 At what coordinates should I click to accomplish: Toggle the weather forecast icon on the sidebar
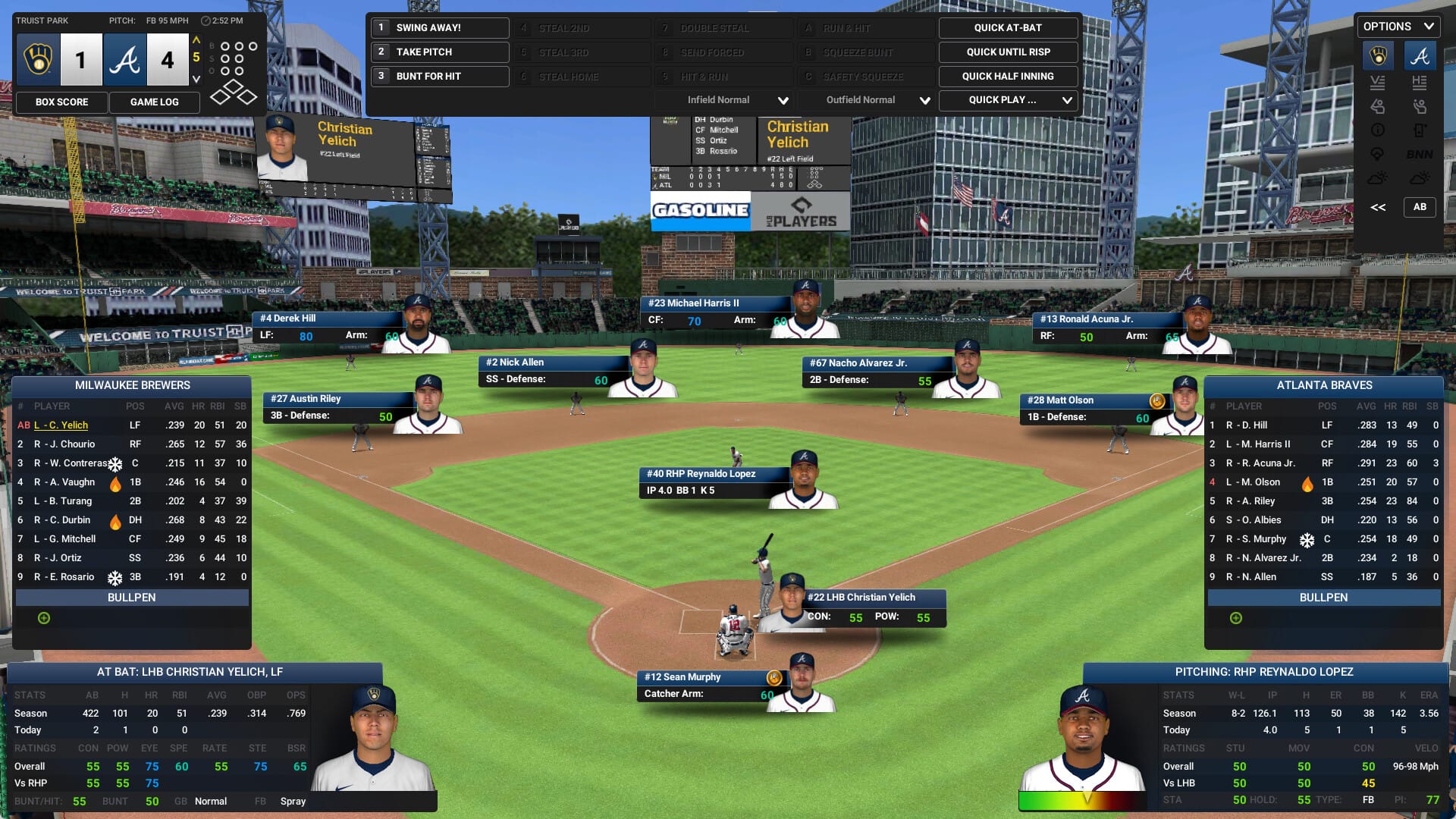point(1377,177)
